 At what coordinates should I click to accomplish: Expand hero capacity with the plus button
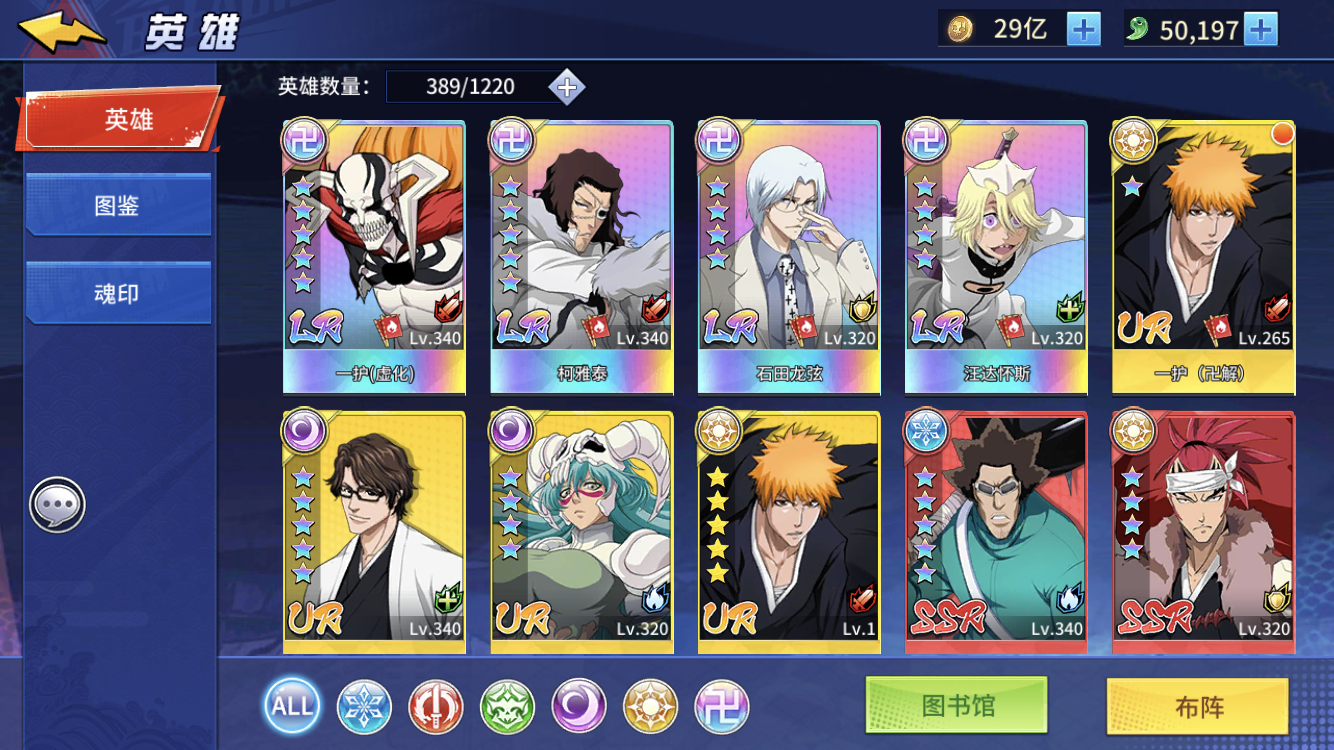(x=567, y=87)
